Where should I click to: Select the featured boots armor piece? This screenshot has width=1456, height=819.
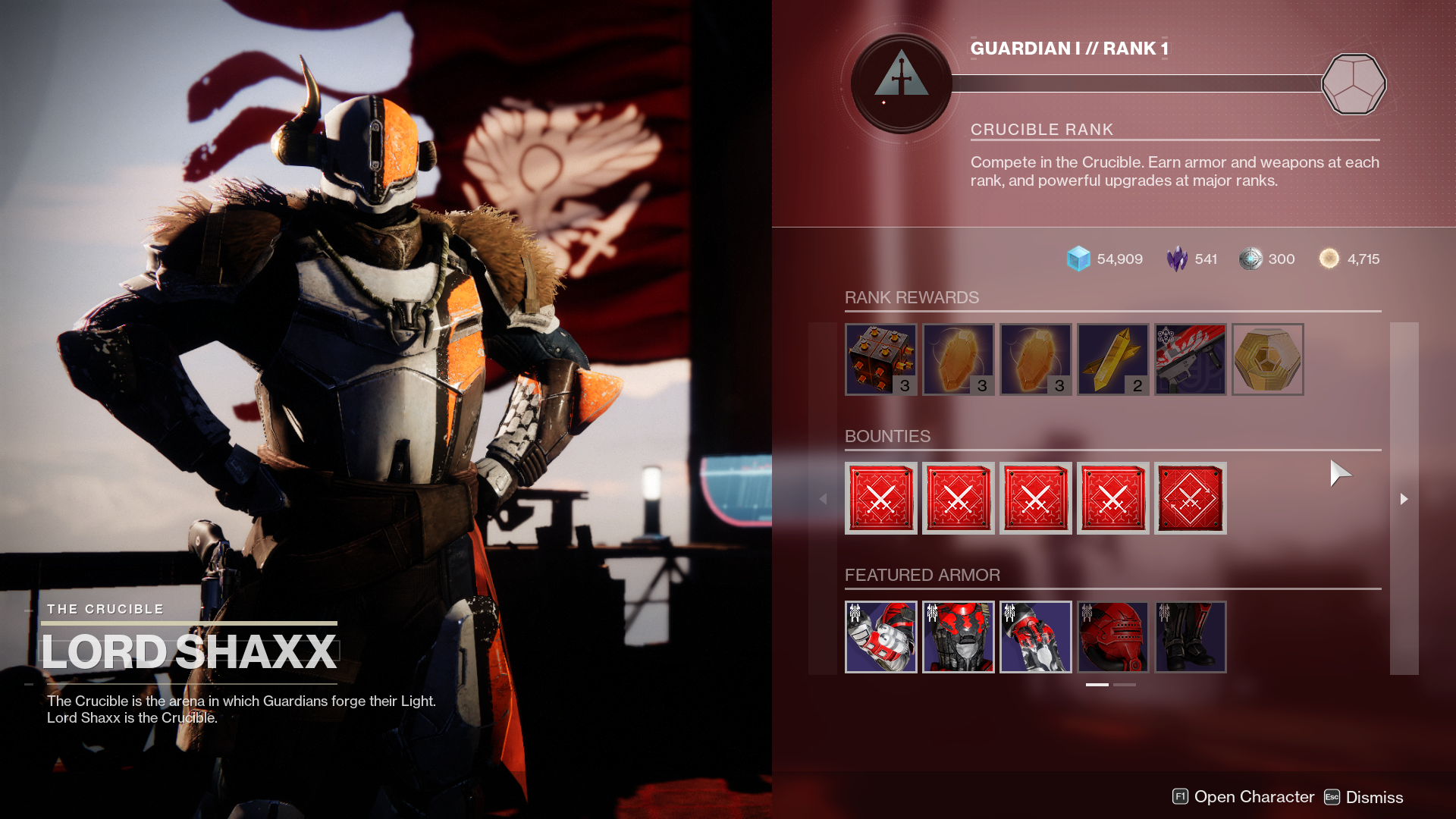point(1191,637)
